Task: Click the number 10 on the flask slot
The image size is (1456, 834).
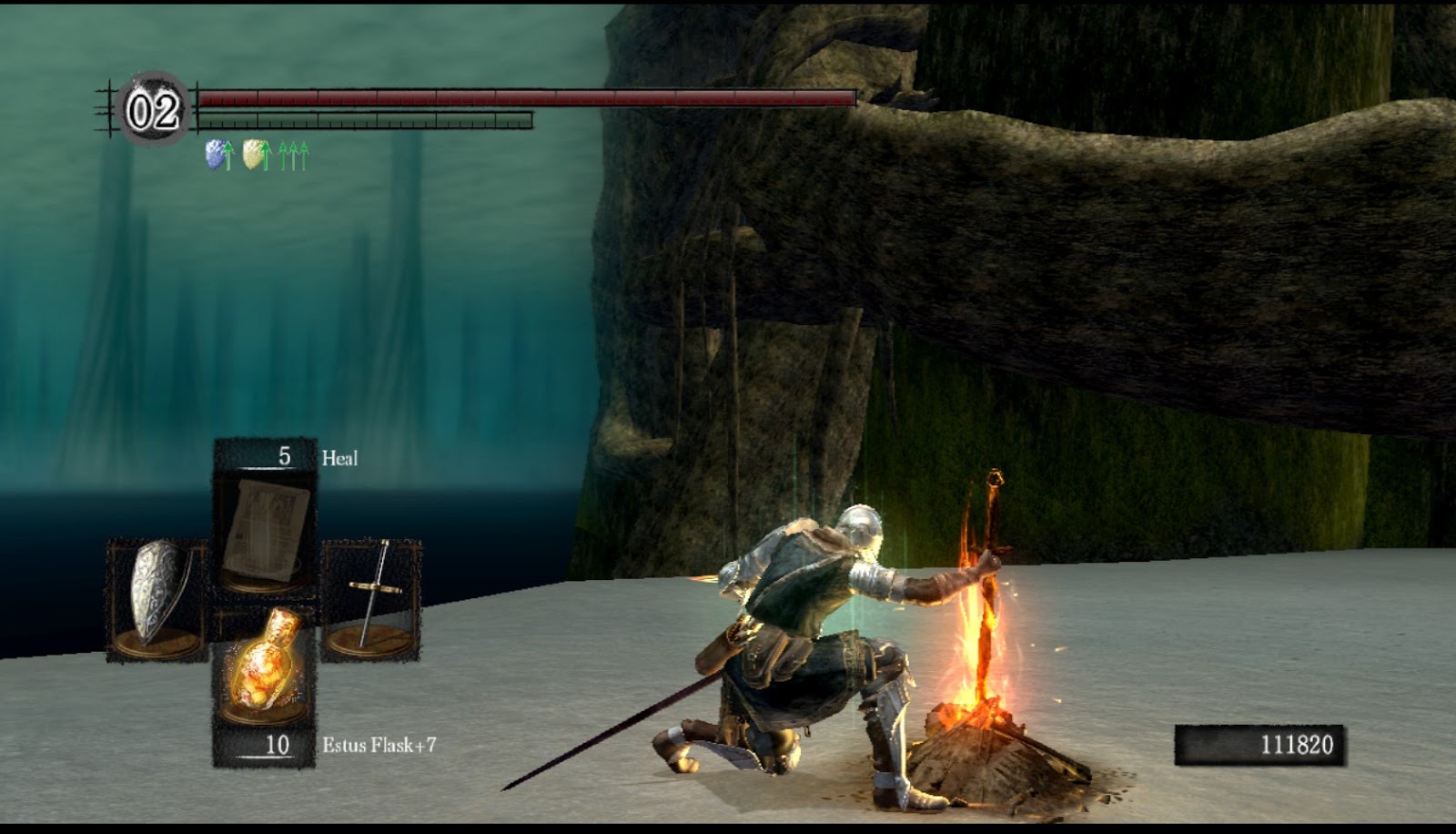Action: click(x=278, y=745)
